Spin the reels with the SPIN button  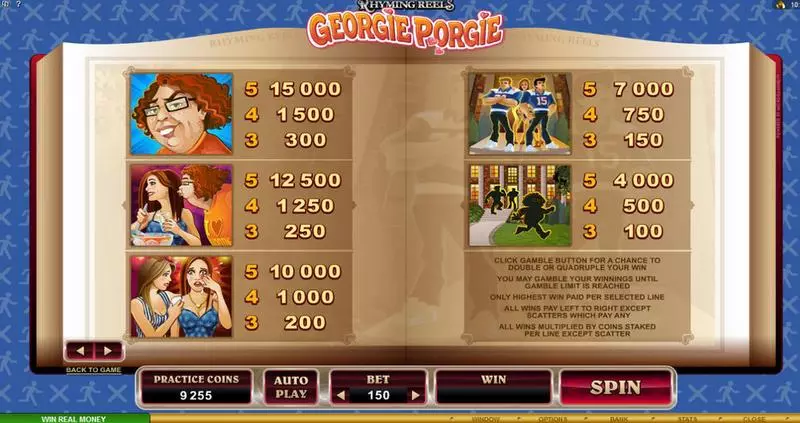coord(614,385)
